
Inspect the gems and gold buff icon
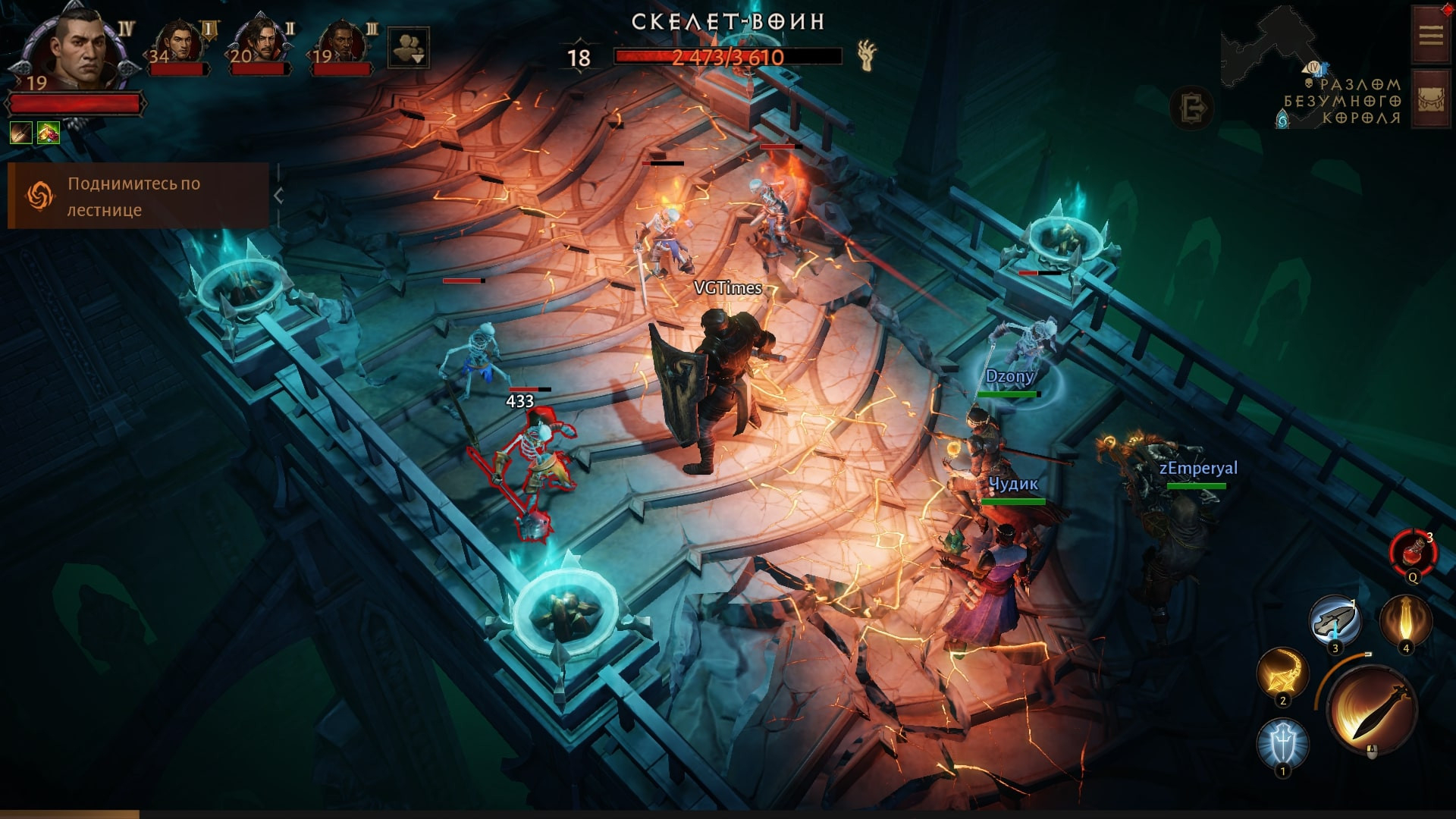[49, 133]
